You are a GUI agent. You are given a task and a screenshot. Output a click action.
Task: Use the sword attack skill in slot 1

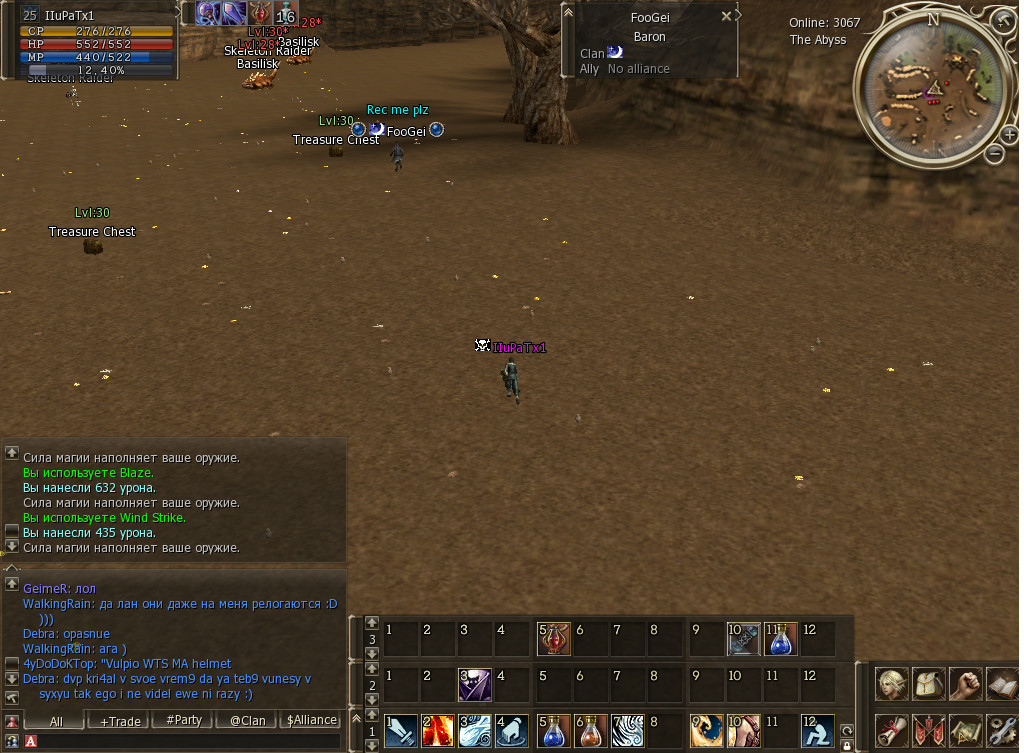click(401, 730)
